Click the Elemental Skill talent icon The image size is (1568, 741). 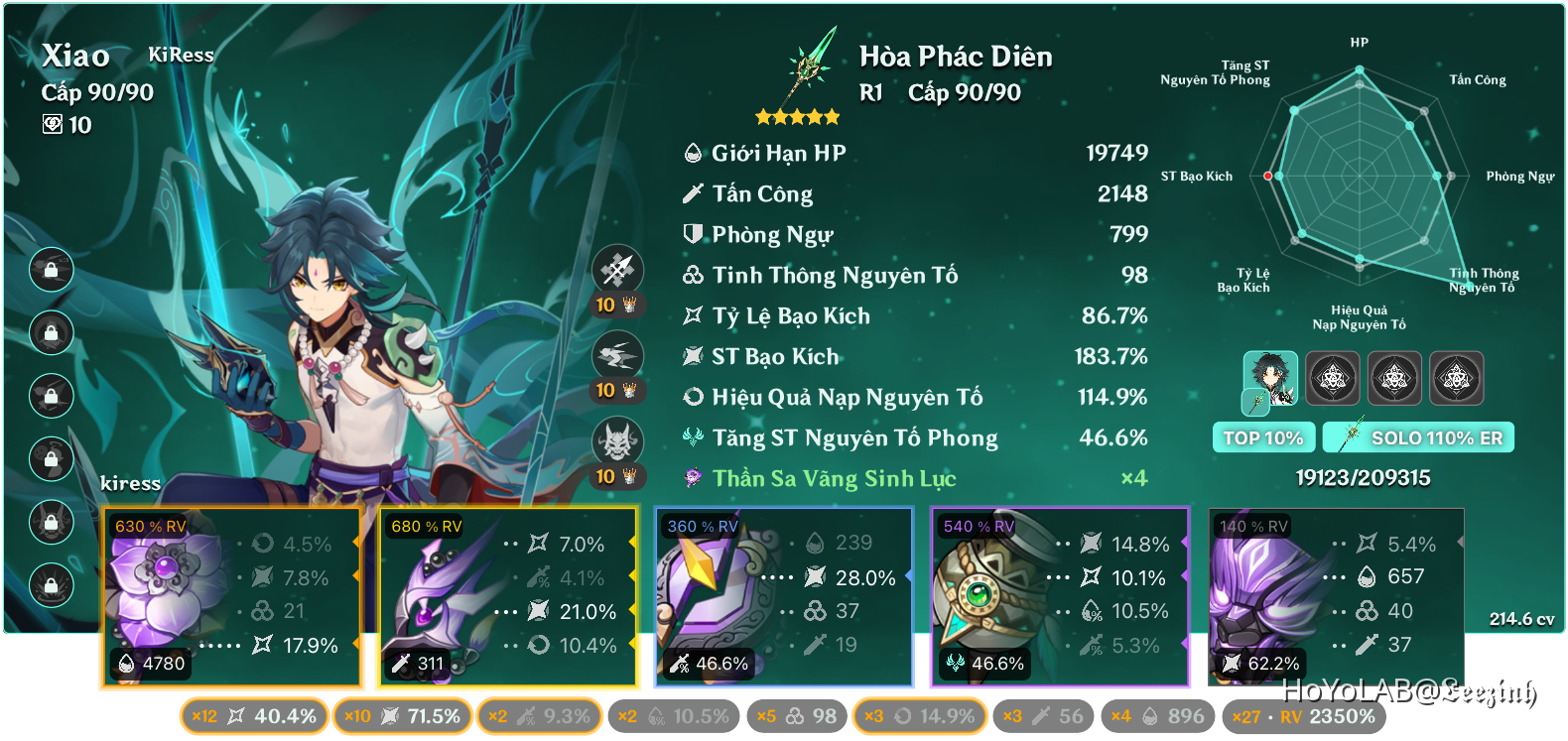tap(617, 354)
